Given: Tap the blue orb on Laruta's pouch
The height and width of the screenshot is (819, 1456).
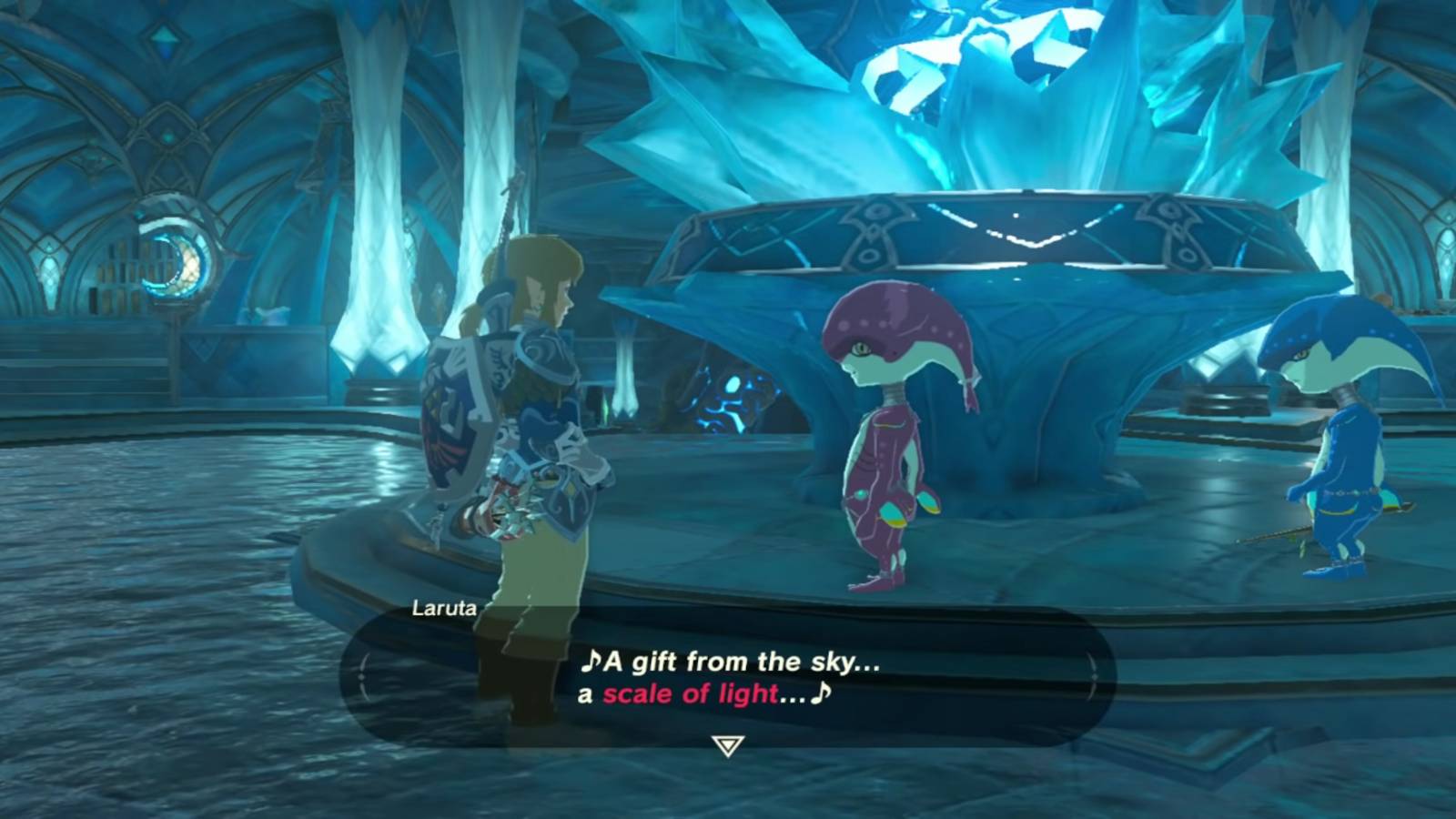Looking at the screenshot, I should pos(862,496).
